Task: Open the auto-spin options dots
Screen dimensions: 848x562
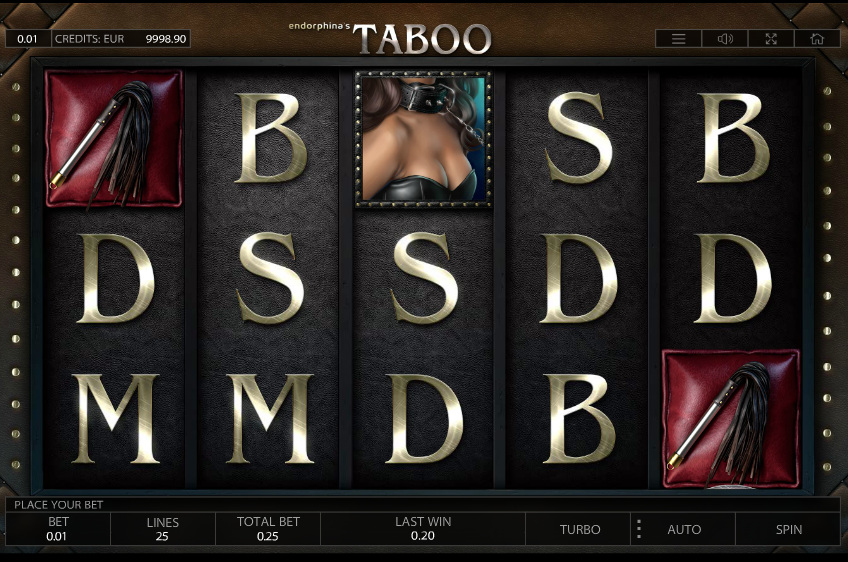Action: coord(638,529)
